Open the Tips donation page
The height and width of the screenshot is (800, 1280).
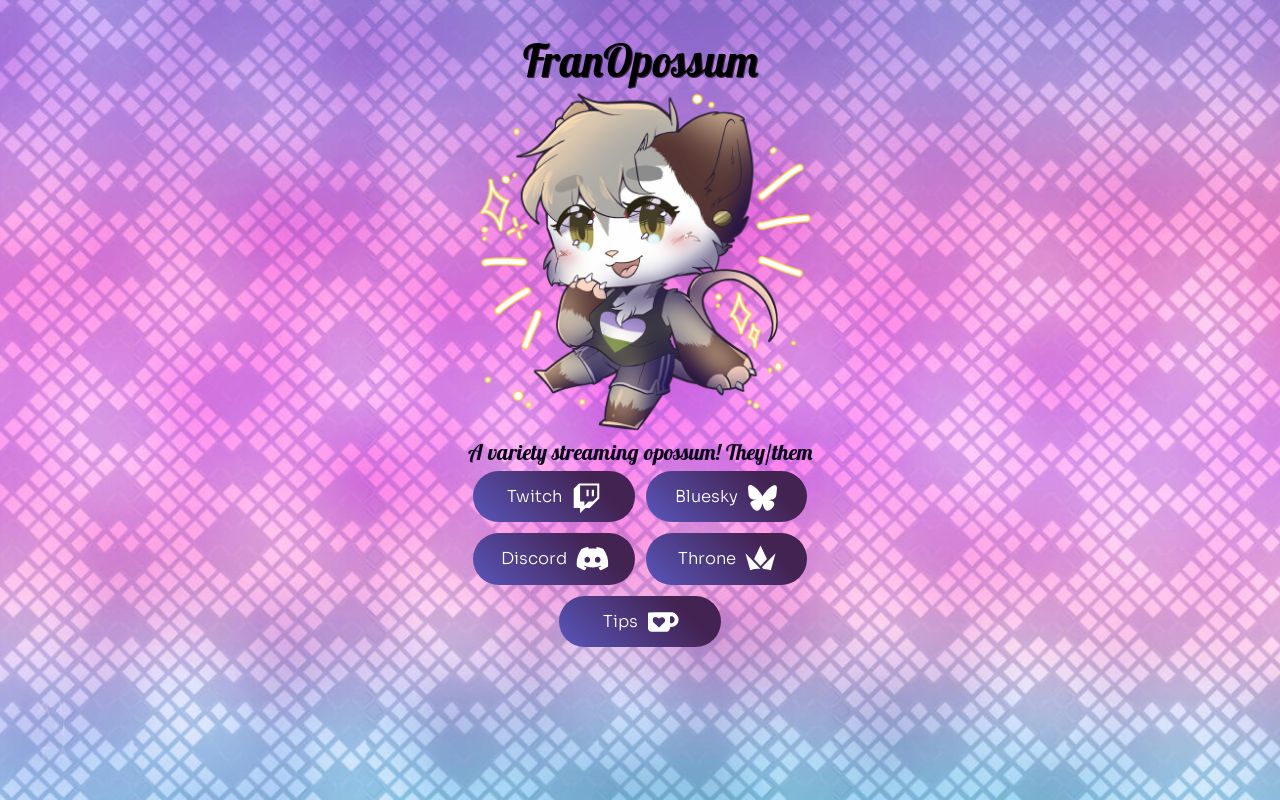click(639, 621)
